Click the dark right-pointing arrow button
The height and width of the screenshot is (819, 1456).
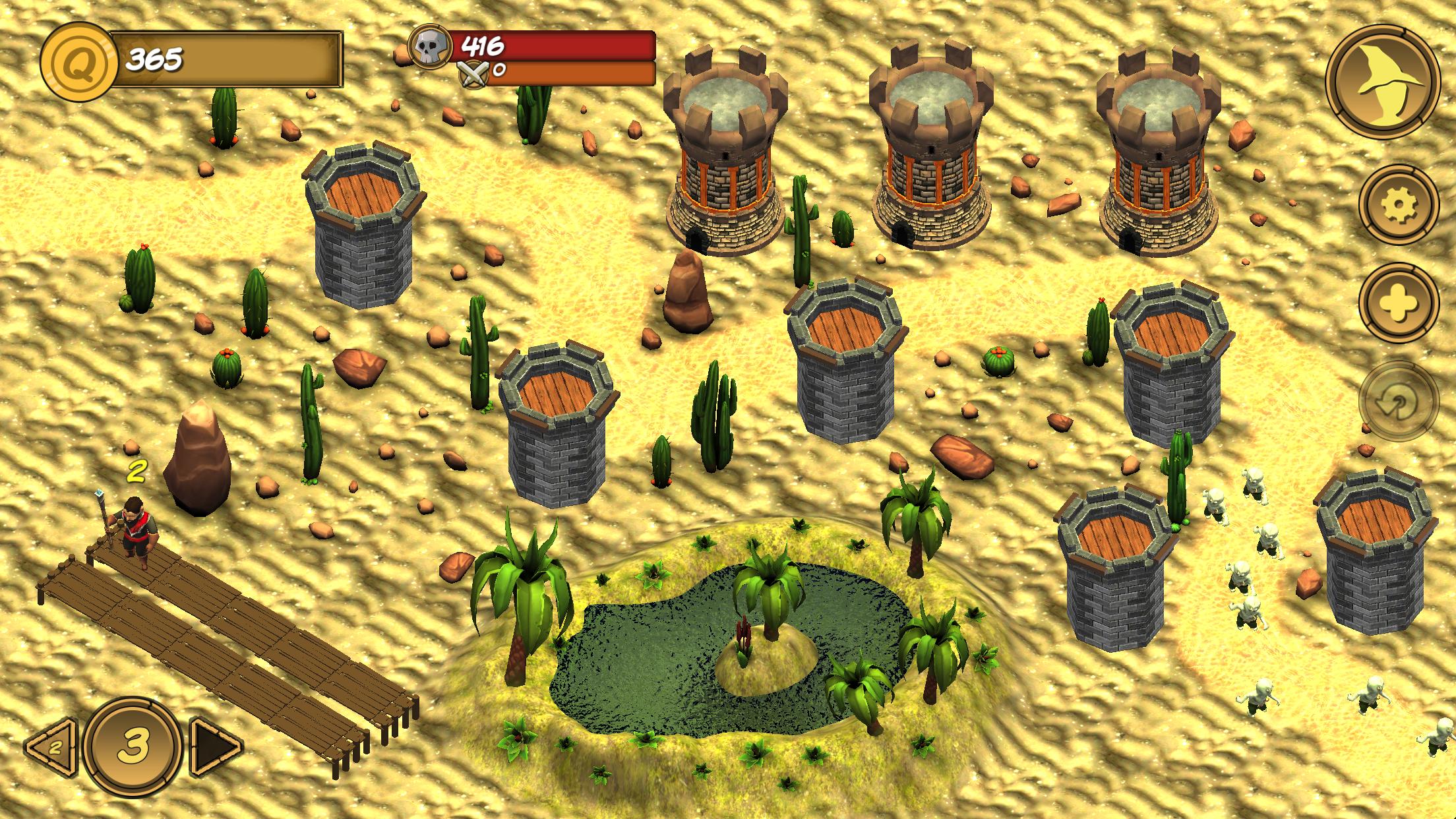click(215, 746)
